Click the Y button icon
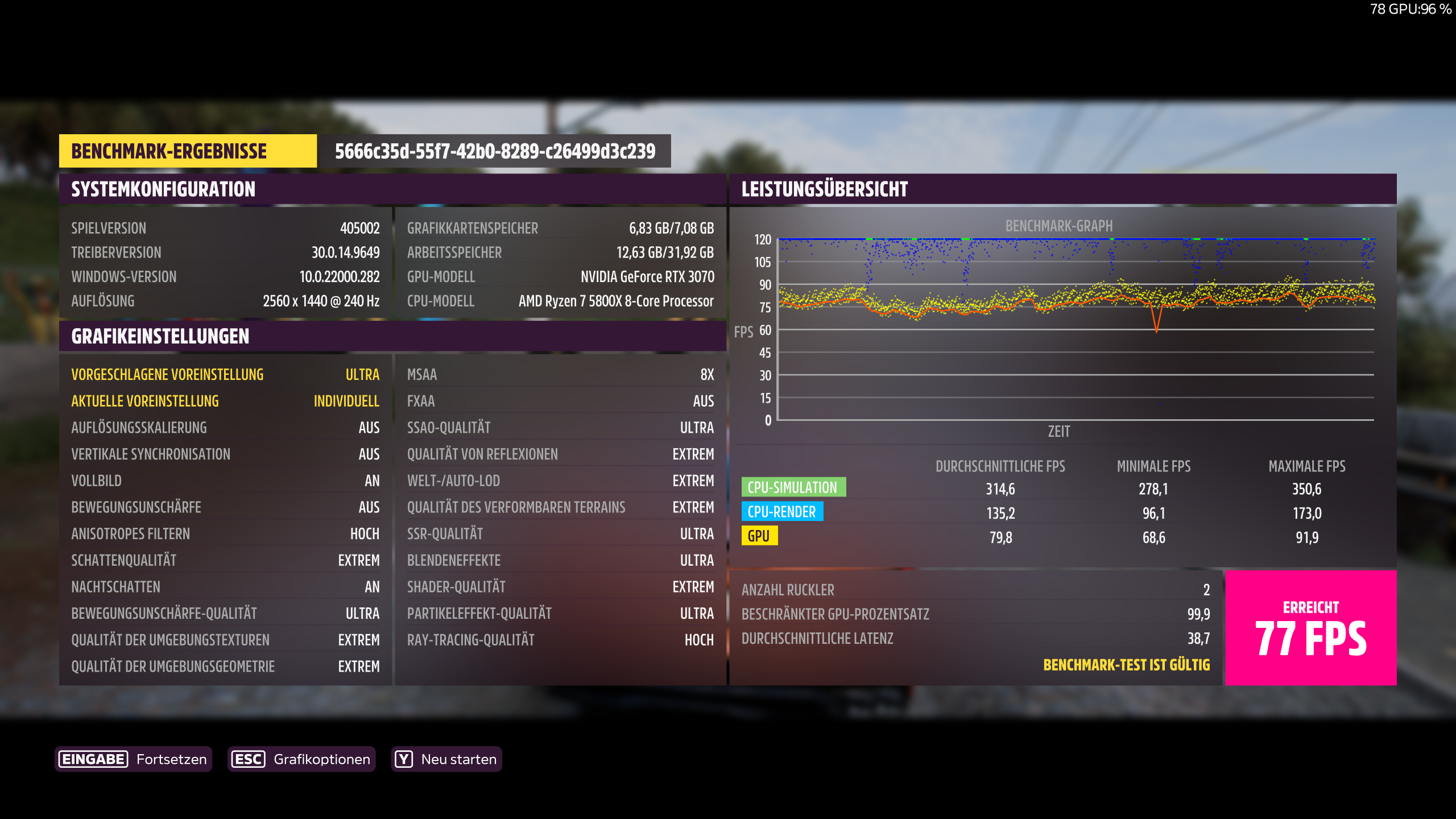Viewport: 1456px width, 819px height. pos(403,759)
